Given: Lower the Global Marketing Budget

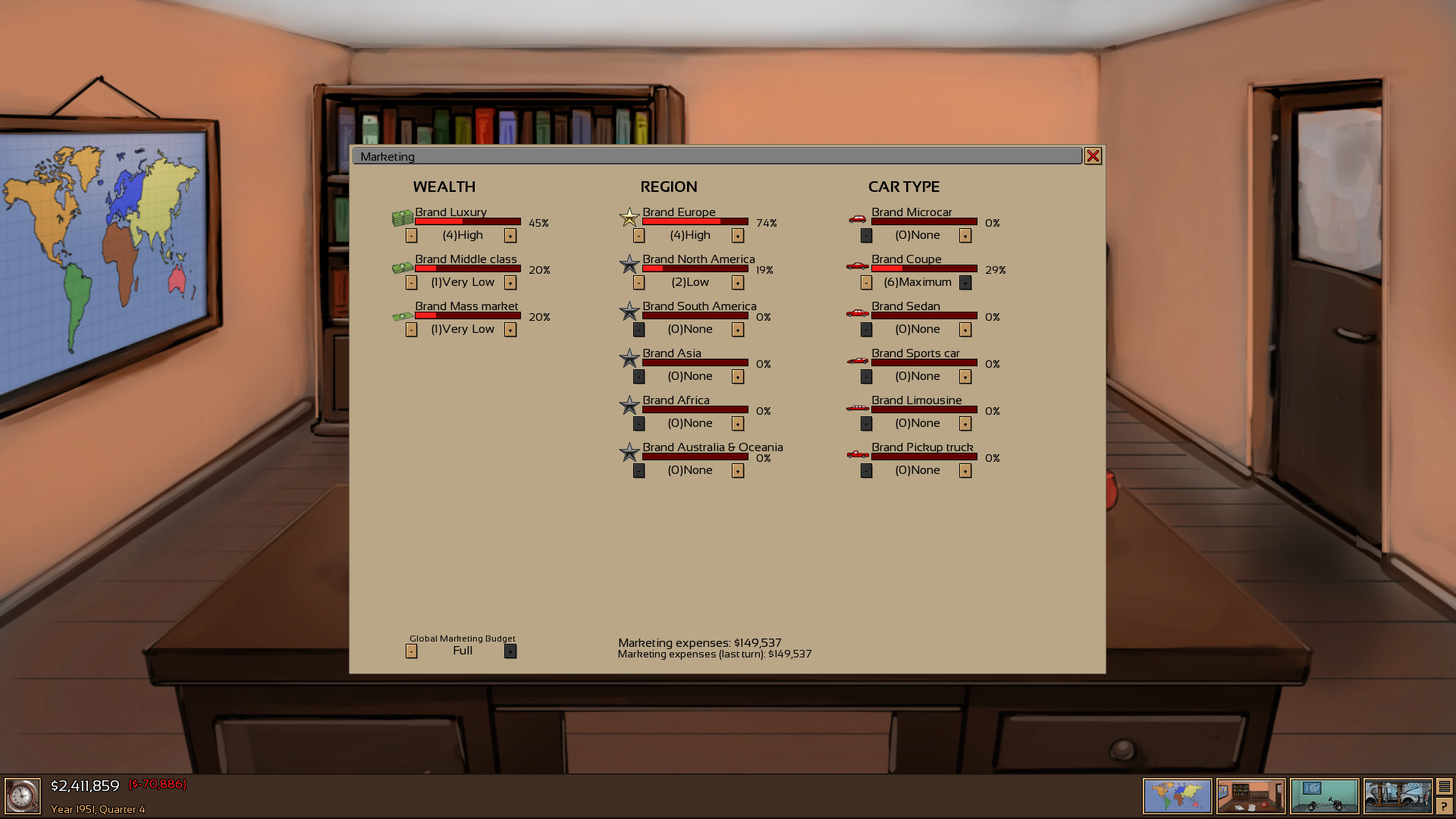Looking at the screenshot, I should coord(411,651).
